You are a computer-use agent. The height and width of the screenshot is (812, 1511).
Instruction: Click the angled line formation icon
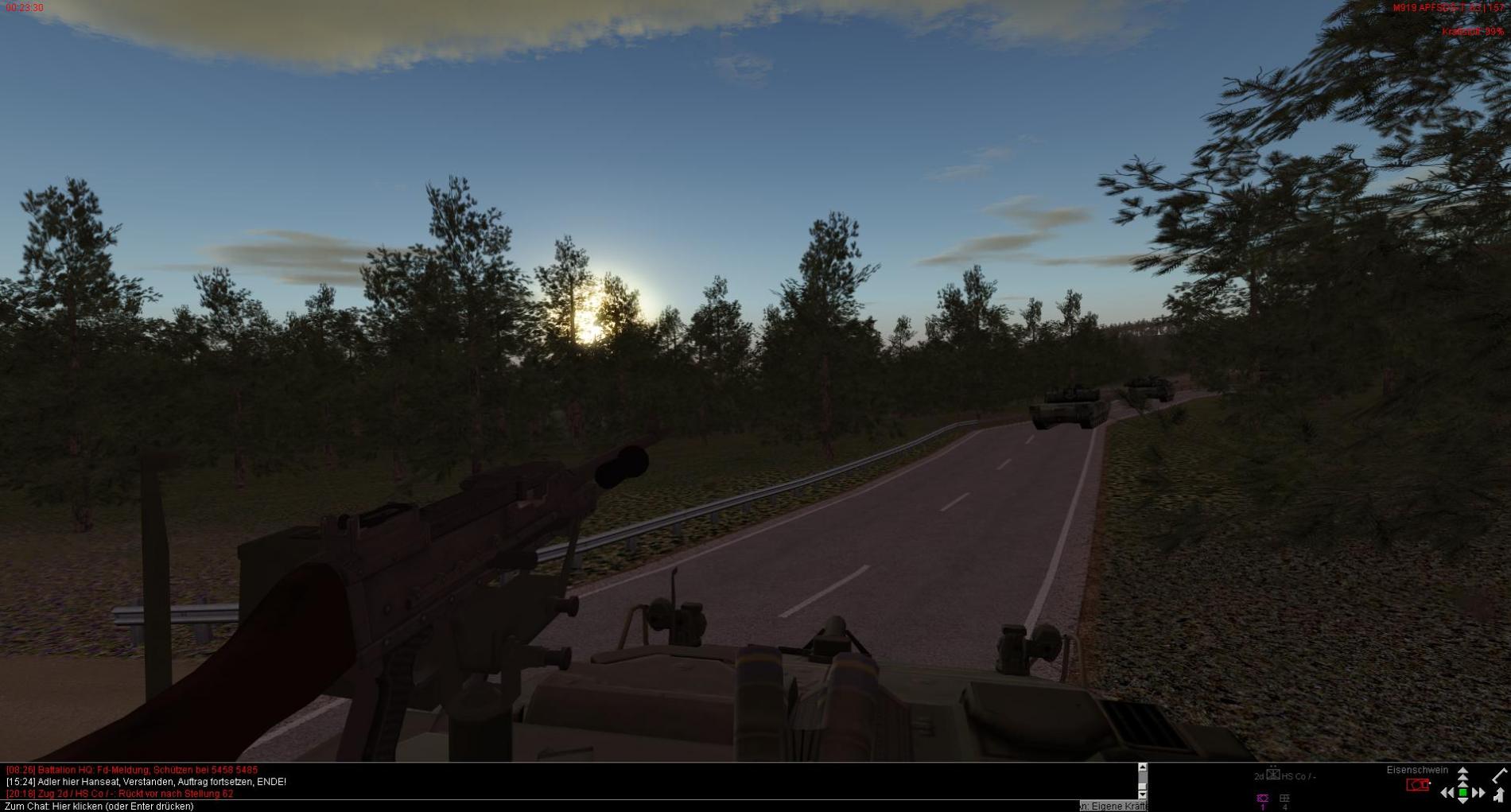pyautogui.click(x=1500, y=775)
